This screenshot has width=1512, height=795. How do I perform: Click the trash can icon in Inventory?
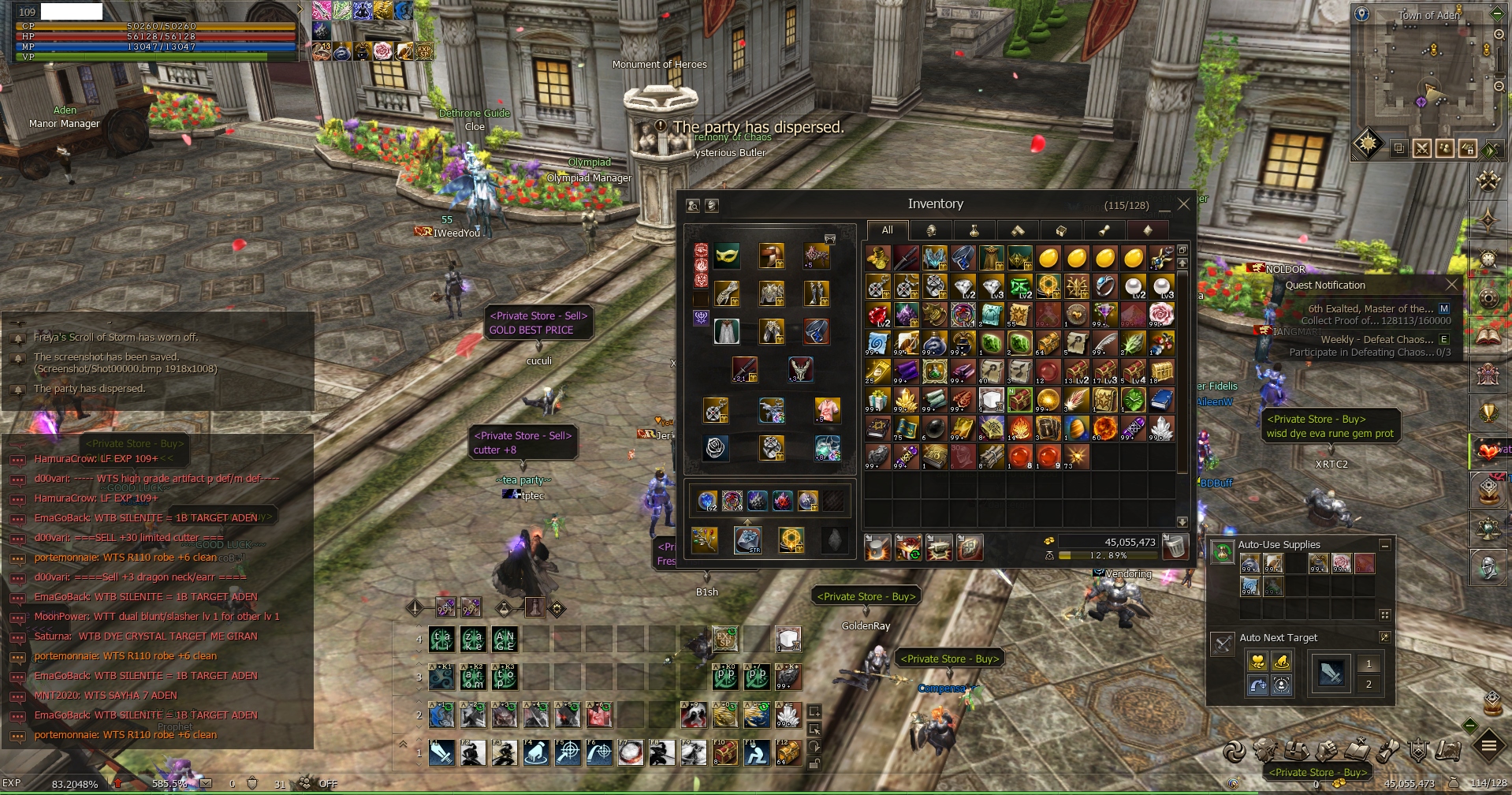click(x=1175, y=547)
